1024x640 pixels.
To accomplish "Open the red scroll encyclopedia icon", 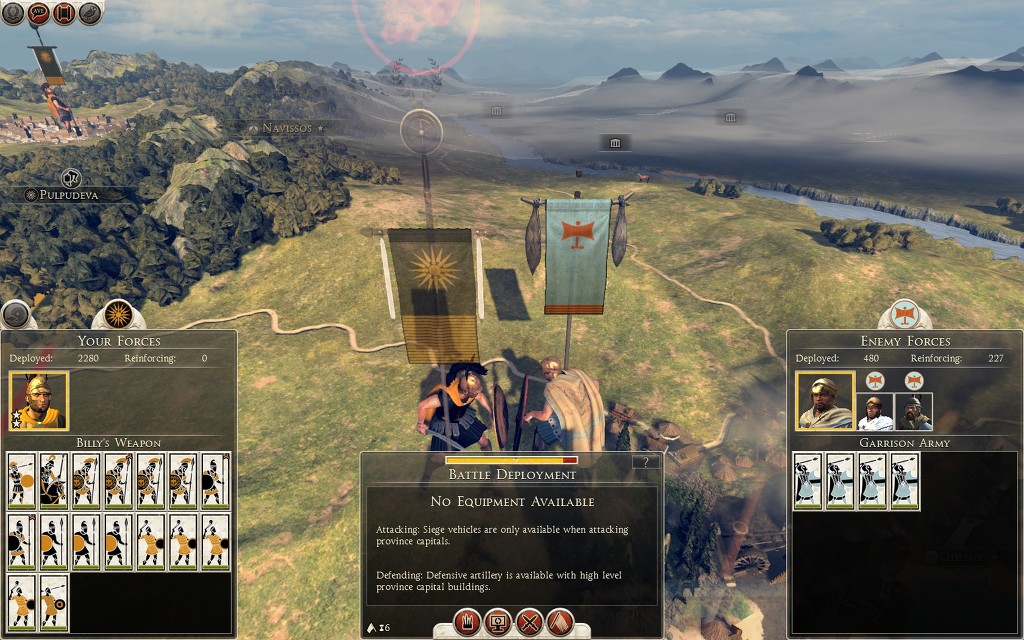I will pos(64,13).
